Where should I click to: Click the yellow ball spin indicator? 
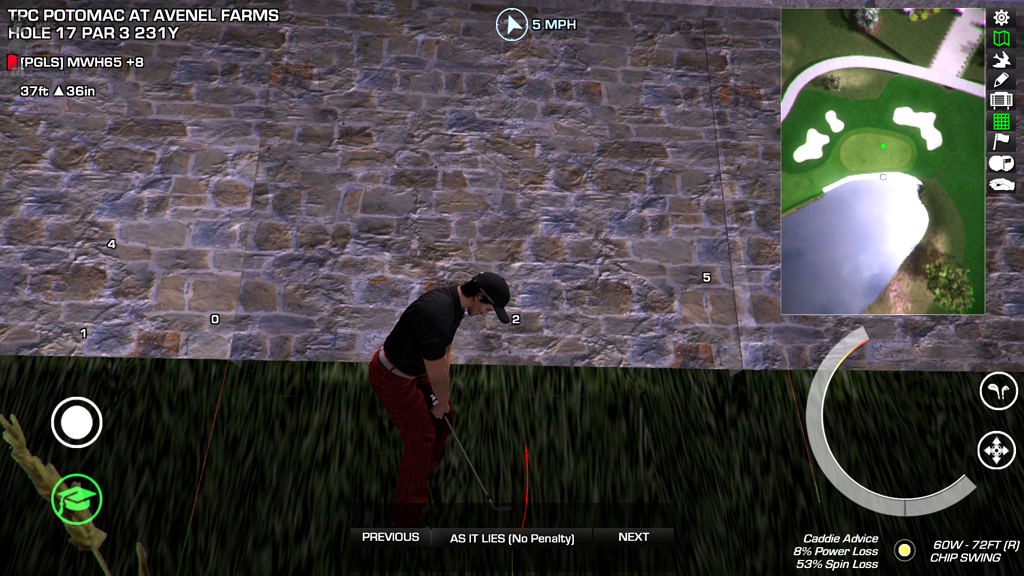pyautogui.click(x=904, y=550)
